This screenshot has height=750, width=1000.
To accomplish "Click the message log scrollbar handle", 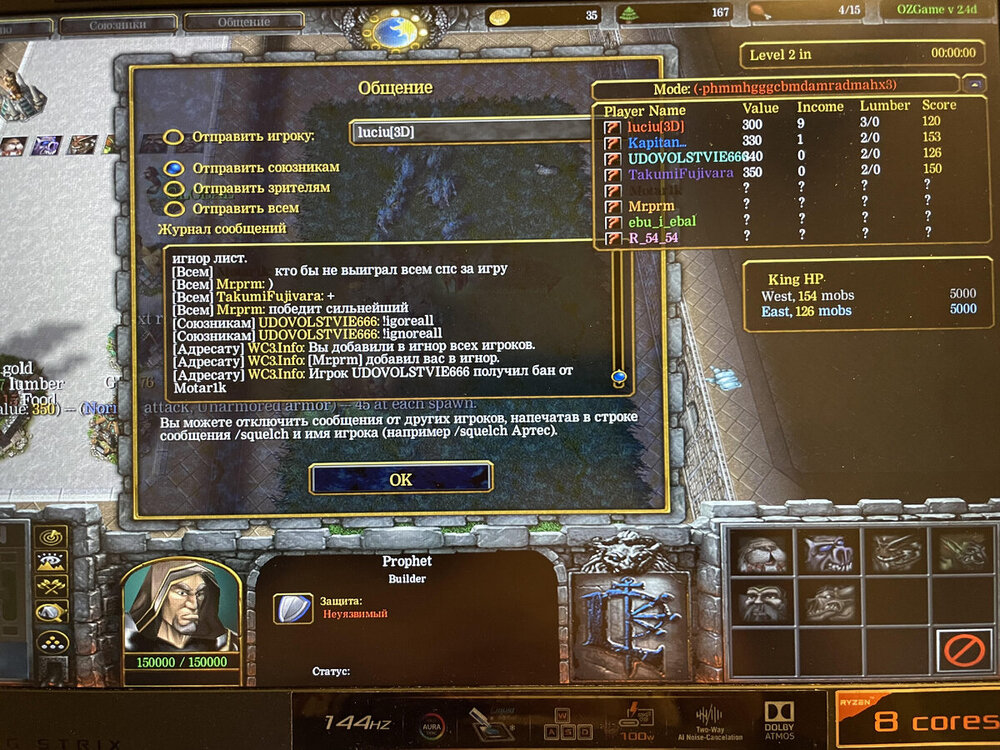I will point(619,377).
